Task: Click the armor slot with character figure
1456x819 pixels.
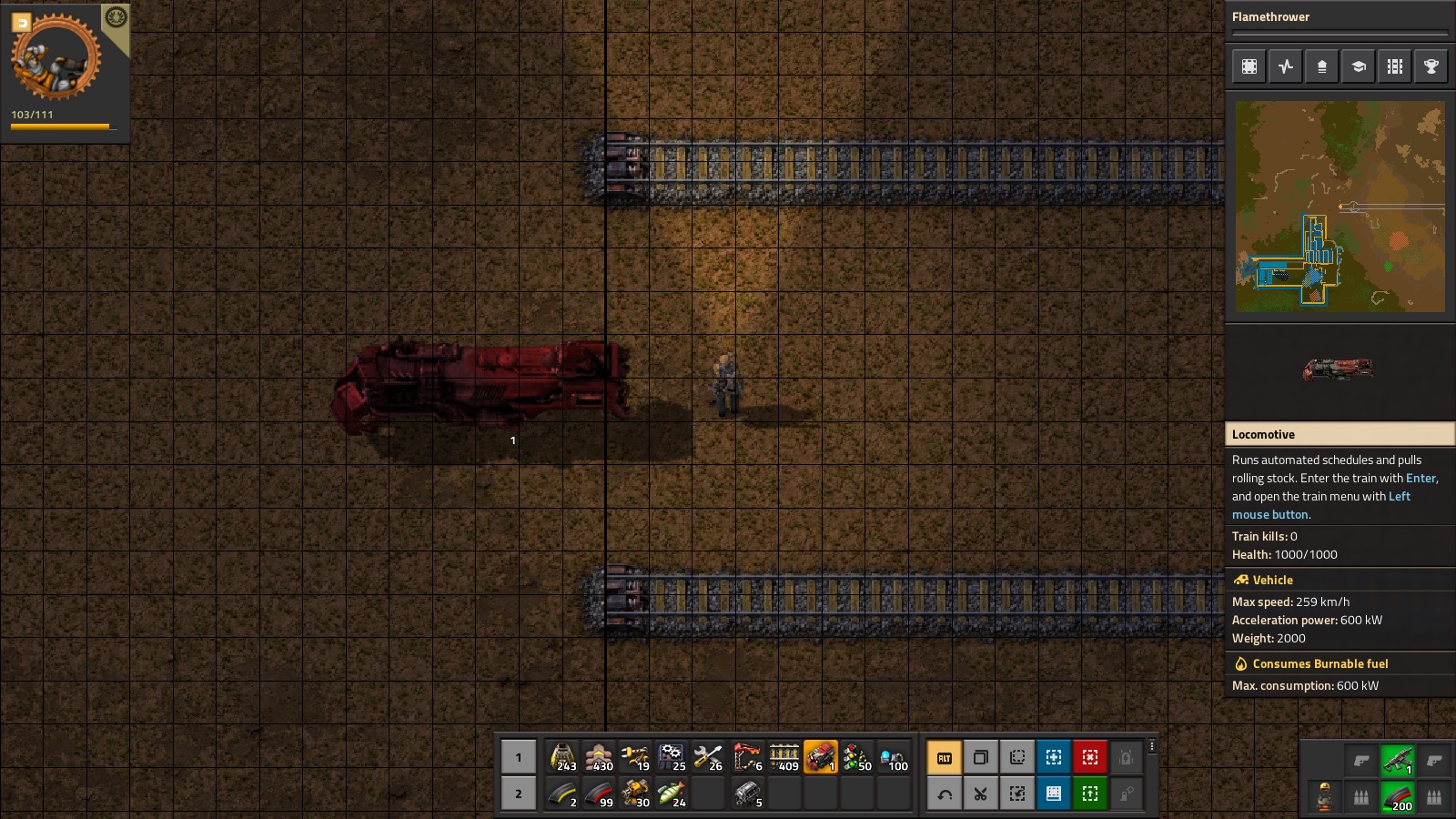Action: point(1325,797)
